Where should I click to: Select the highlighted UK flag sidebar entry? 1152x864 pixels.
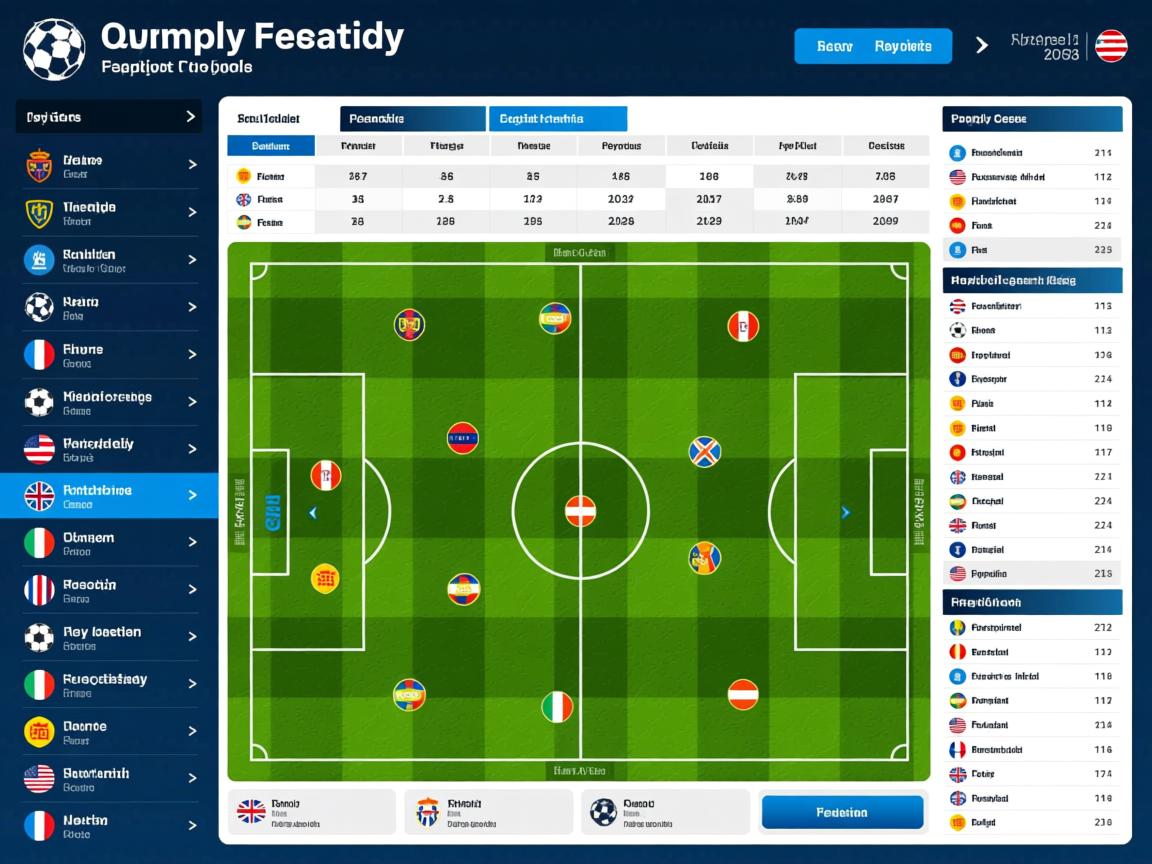(x=109, y=495)
